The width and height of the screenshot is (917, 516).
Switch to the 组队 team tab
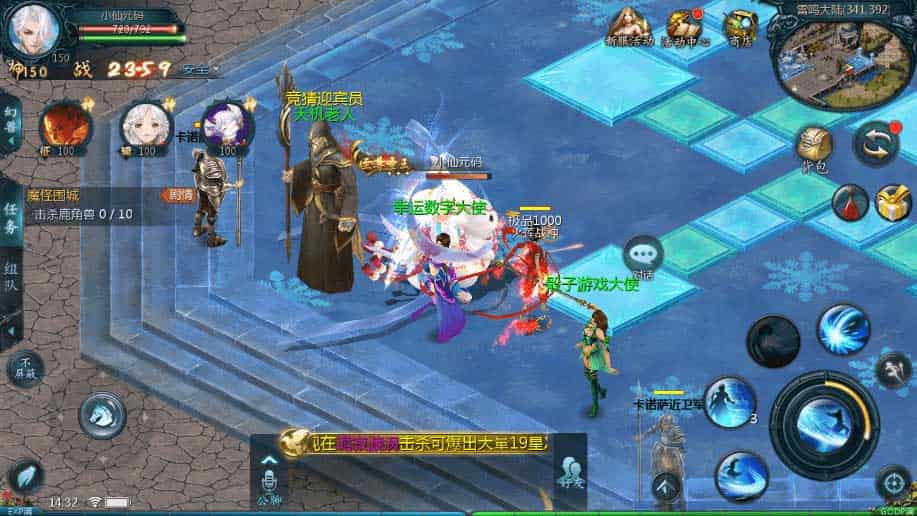11,277
